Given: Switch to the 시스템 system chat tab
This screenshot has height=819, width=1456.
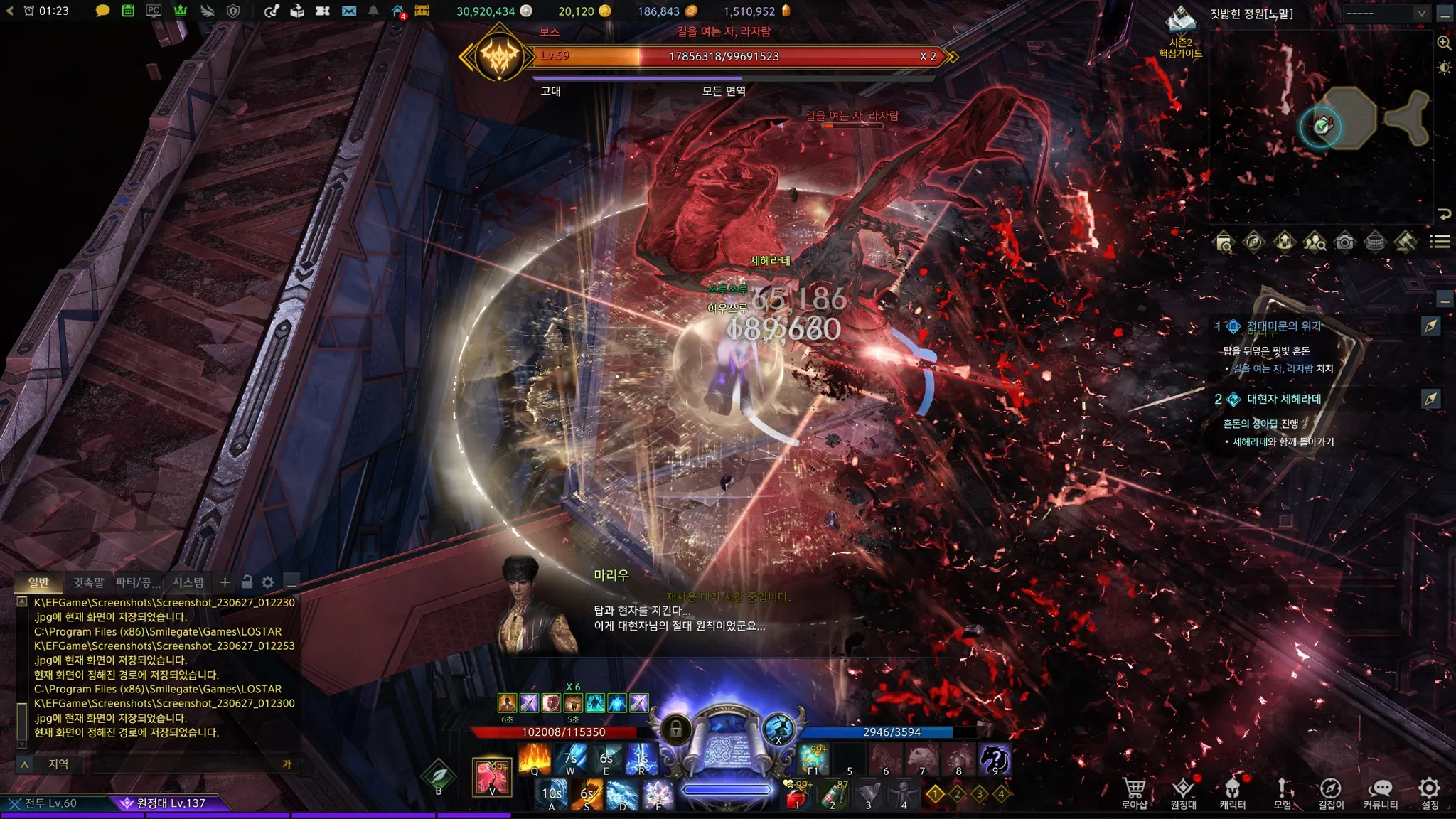Looking at the screenshot, I should pos(188,582).
